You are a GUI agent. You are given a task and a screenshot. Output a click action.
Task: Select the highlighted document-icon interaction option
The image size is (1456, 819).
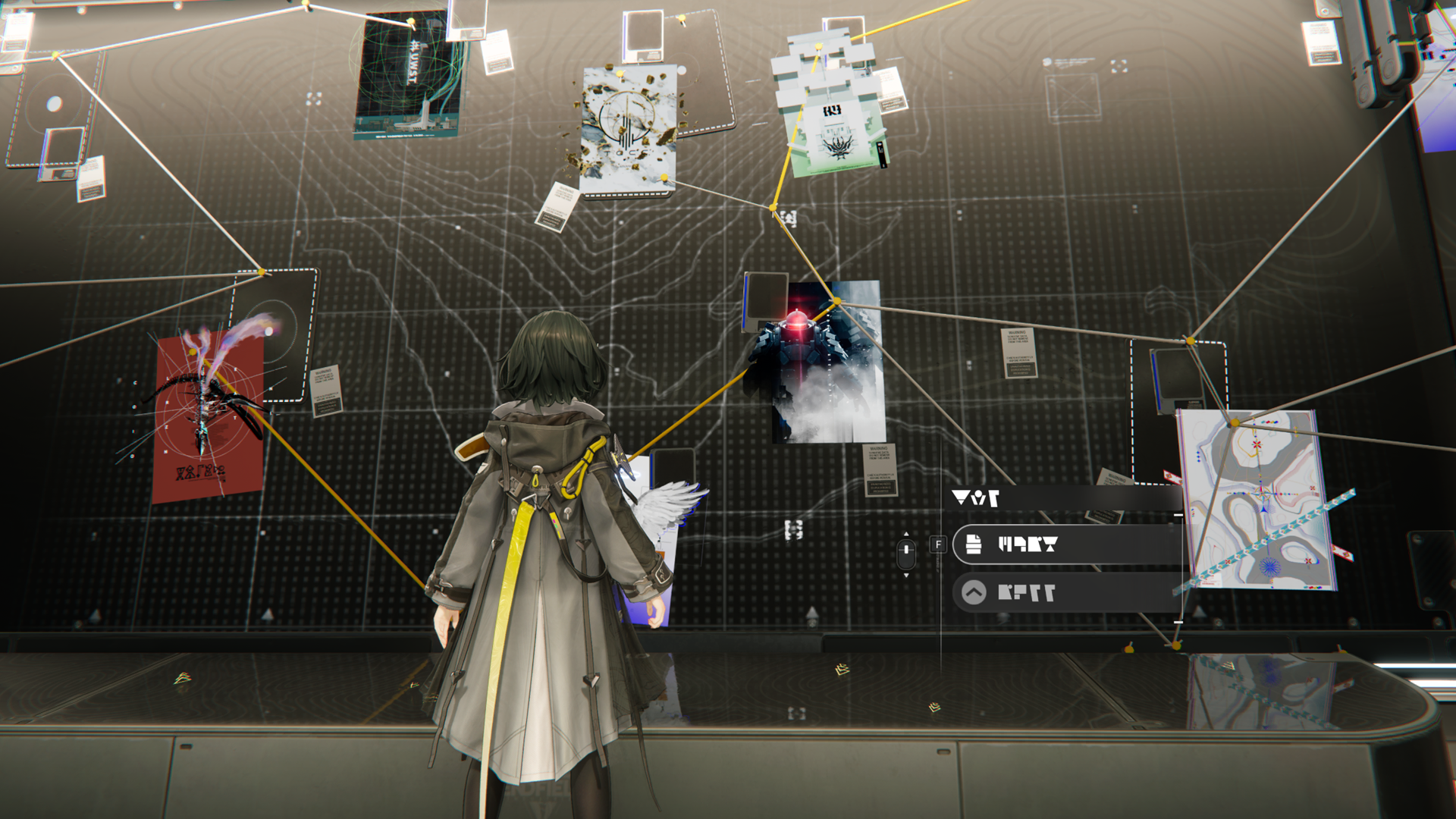(1065, 544)
